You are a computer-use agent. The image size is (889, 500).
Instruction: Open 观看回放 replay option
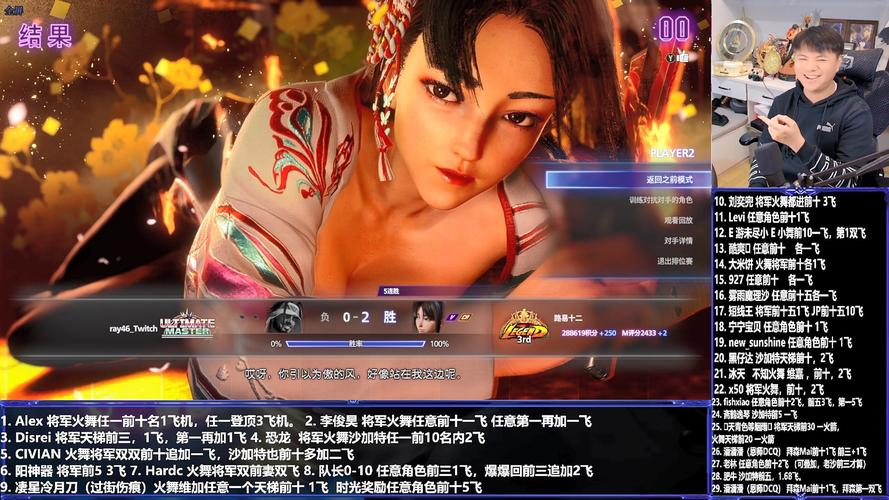click(x=677, y=220)
